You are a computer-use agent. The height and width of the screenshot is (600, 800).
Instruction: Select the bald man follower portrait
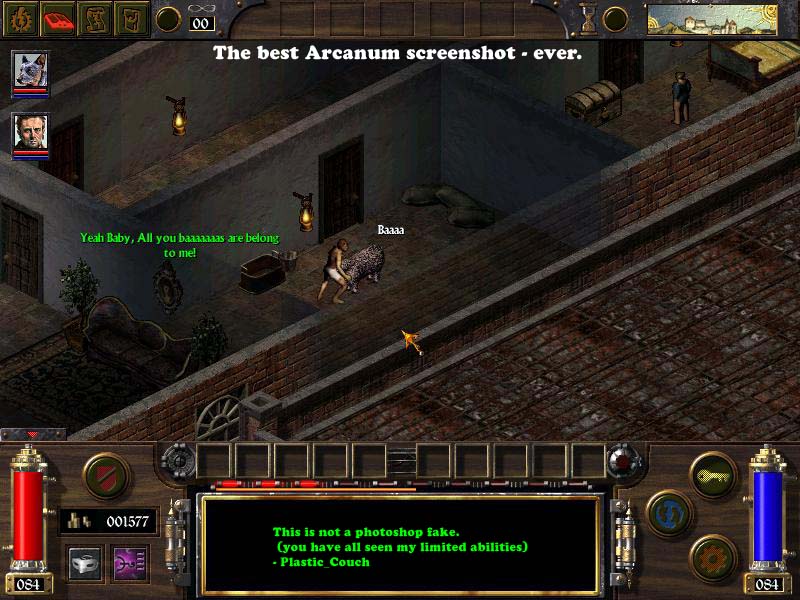[30, 134]
